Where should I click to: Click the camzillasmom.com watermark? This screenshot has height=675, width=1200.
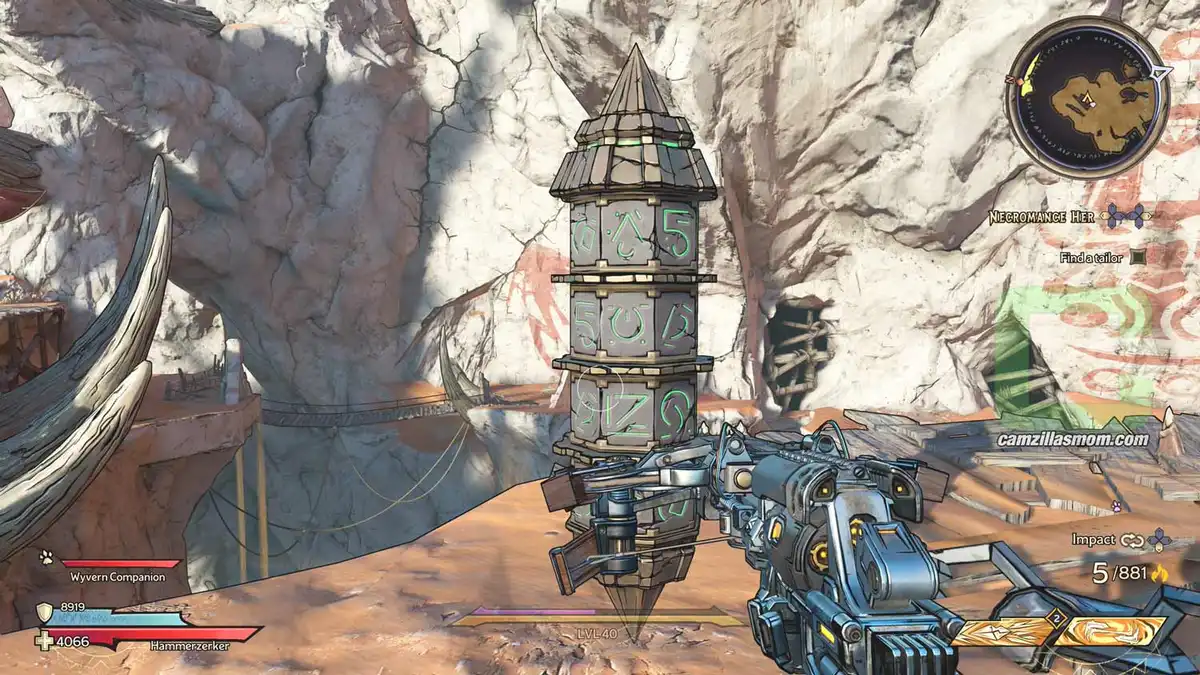1073,438
